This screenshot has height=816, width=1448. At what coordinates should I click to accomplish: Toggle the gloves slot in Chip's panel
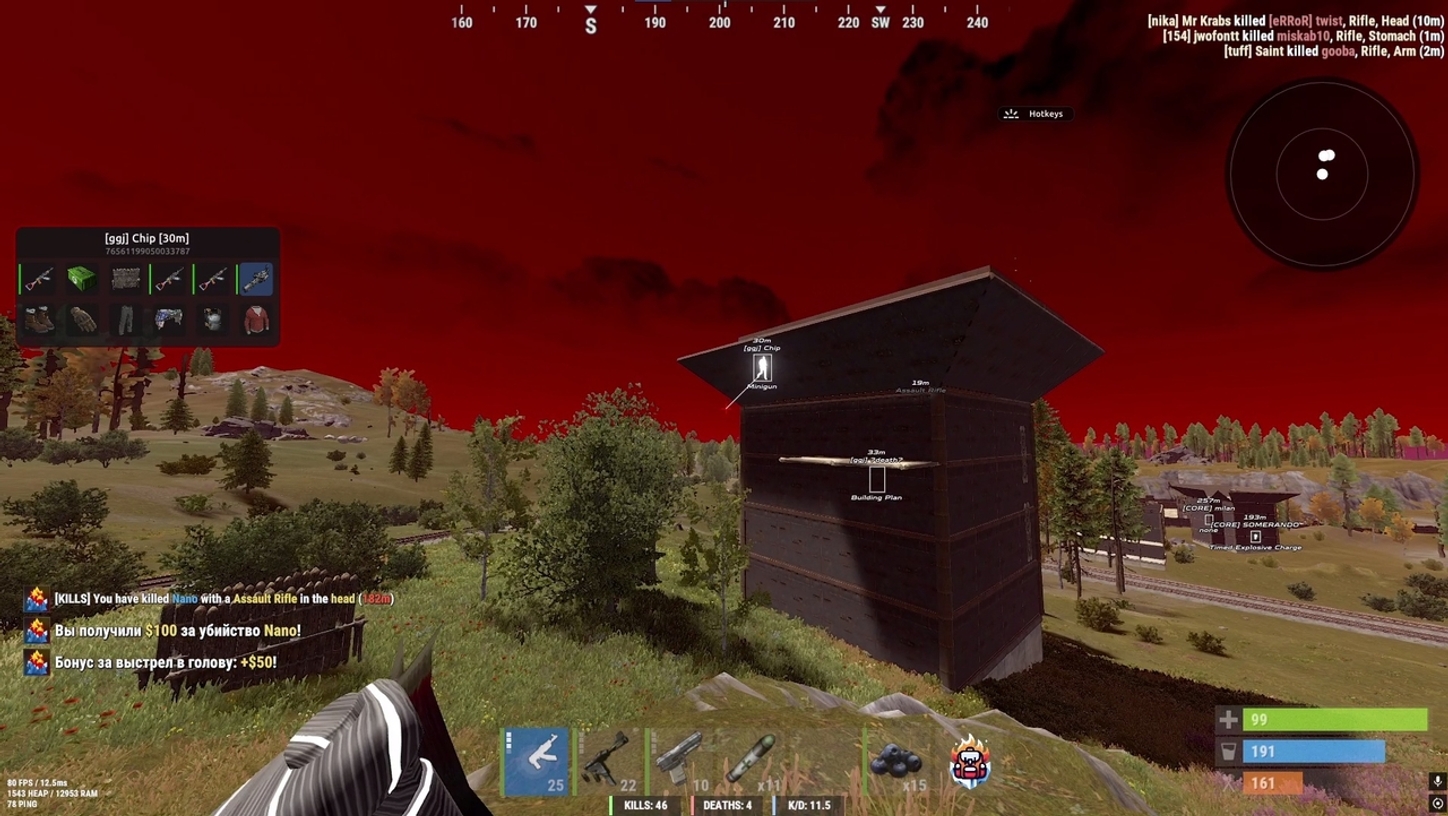(x=80, y=318)
